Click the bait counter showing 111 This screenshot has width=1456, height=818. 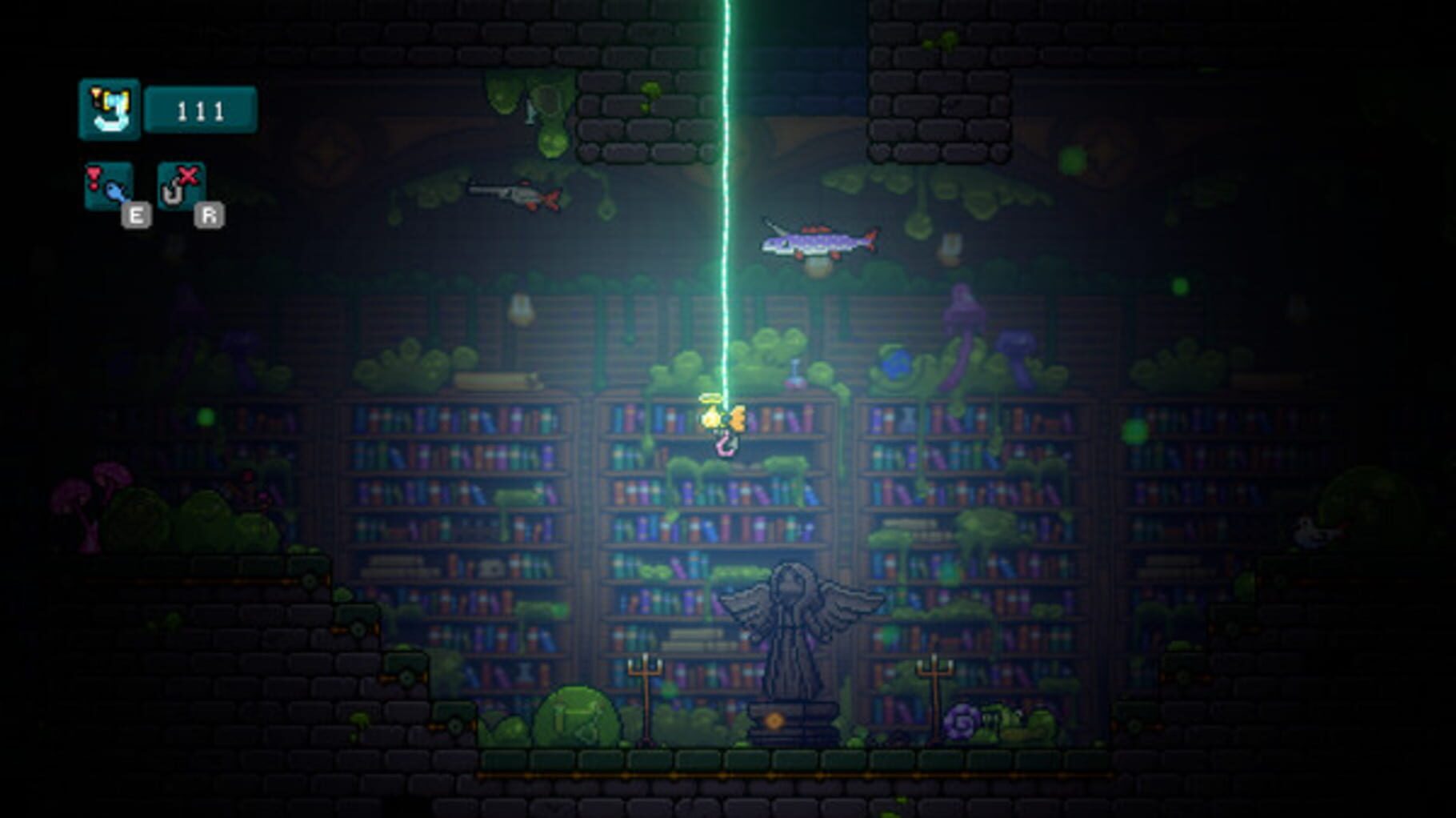(202, 110)
